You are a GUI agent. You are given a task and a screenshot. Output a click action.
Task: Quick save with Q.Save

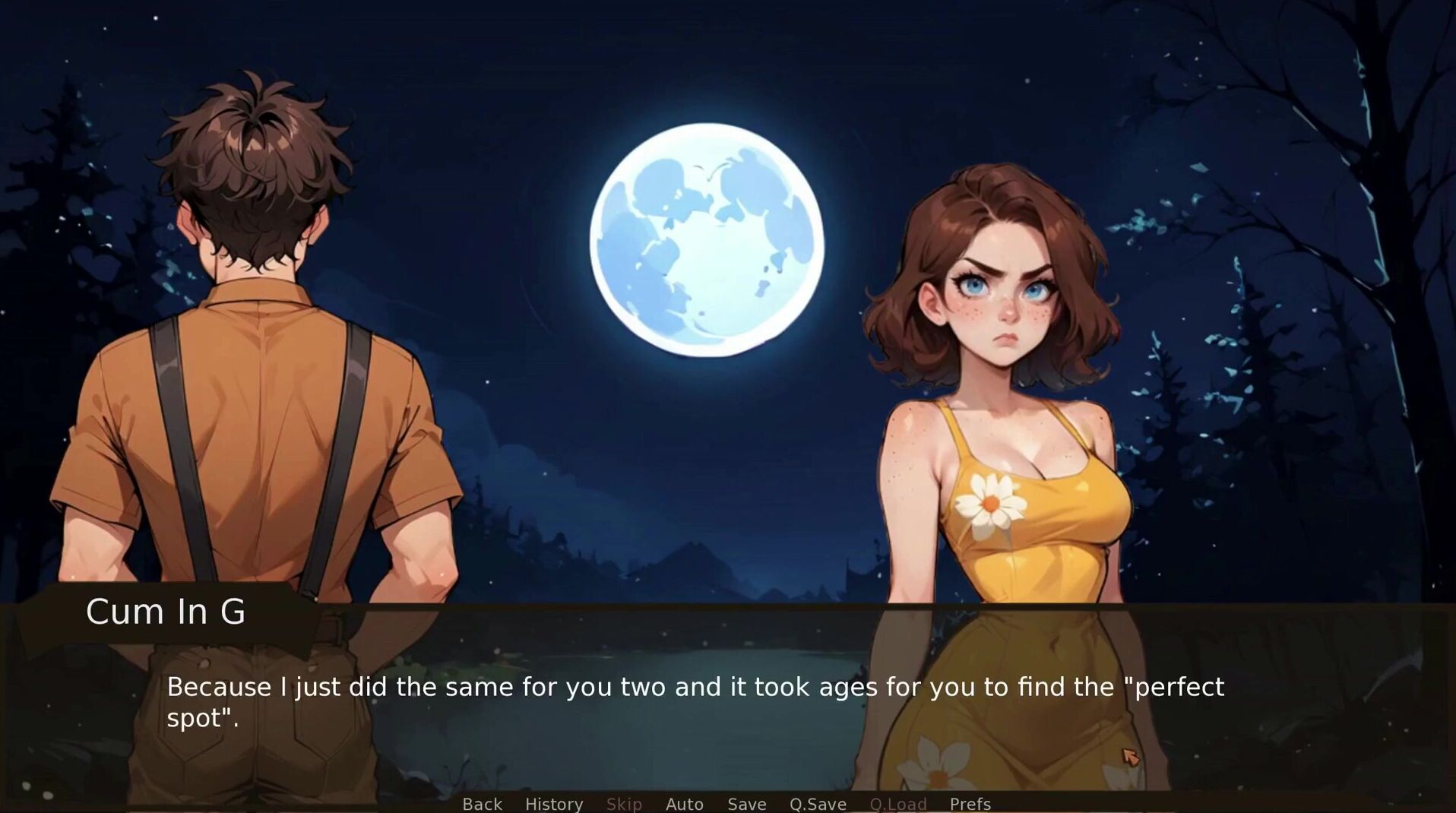818,803
